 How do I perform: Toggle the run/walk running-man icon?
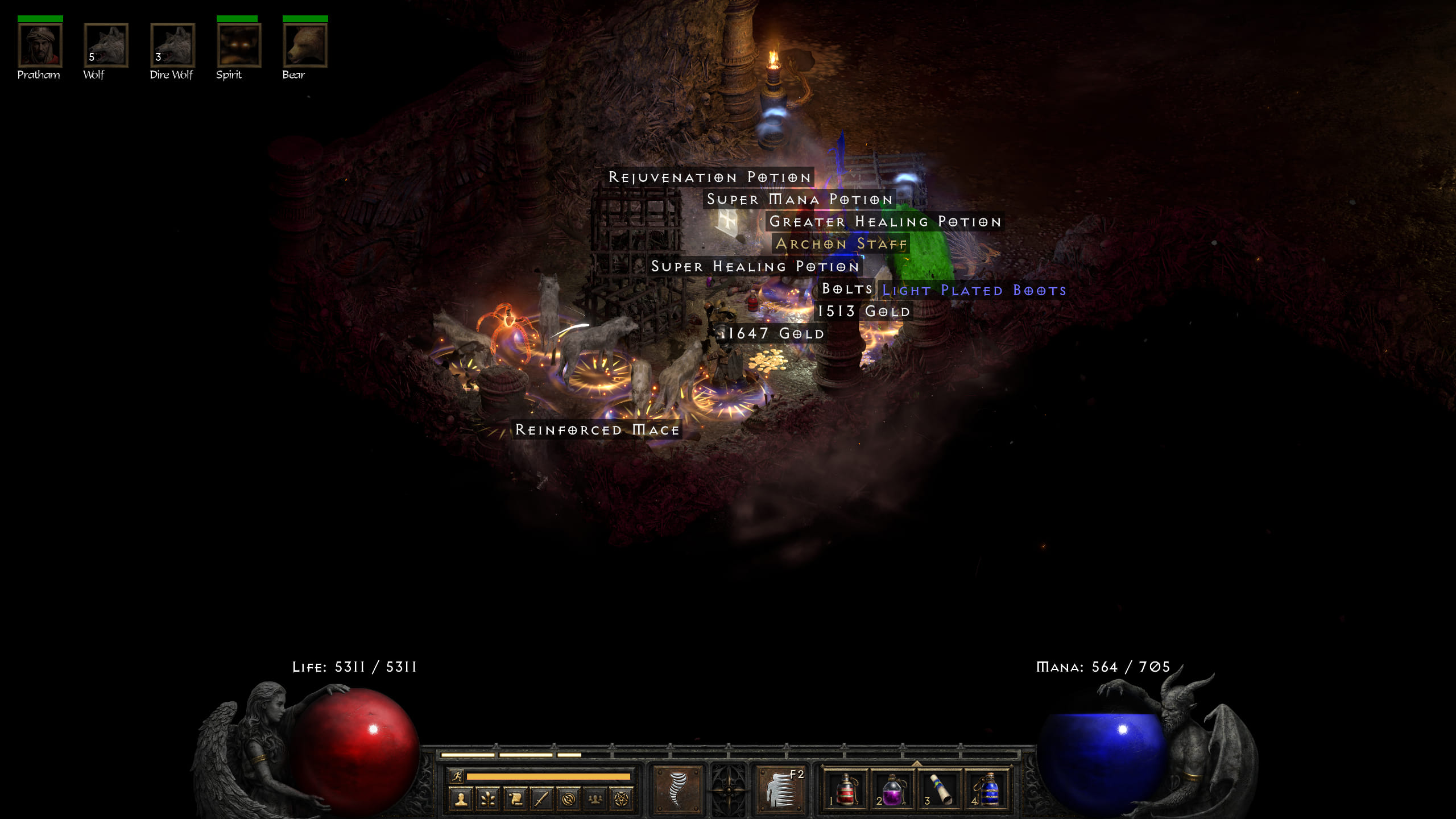click(x=456, y=776)
